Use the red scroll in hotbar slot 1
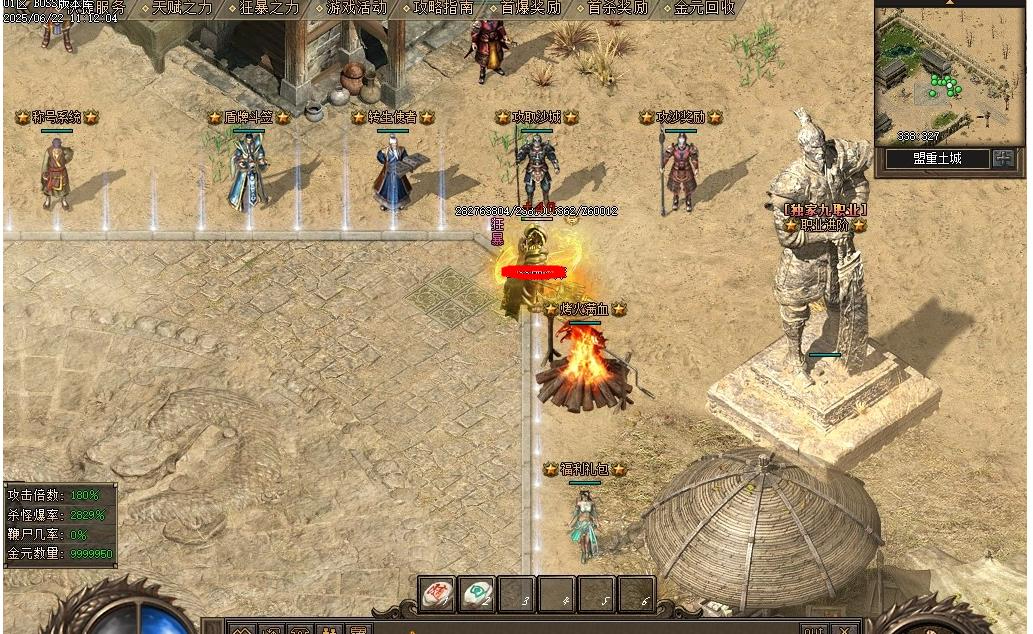The width and height of the screenshot is (1033, 634). (x=437, y=594)
